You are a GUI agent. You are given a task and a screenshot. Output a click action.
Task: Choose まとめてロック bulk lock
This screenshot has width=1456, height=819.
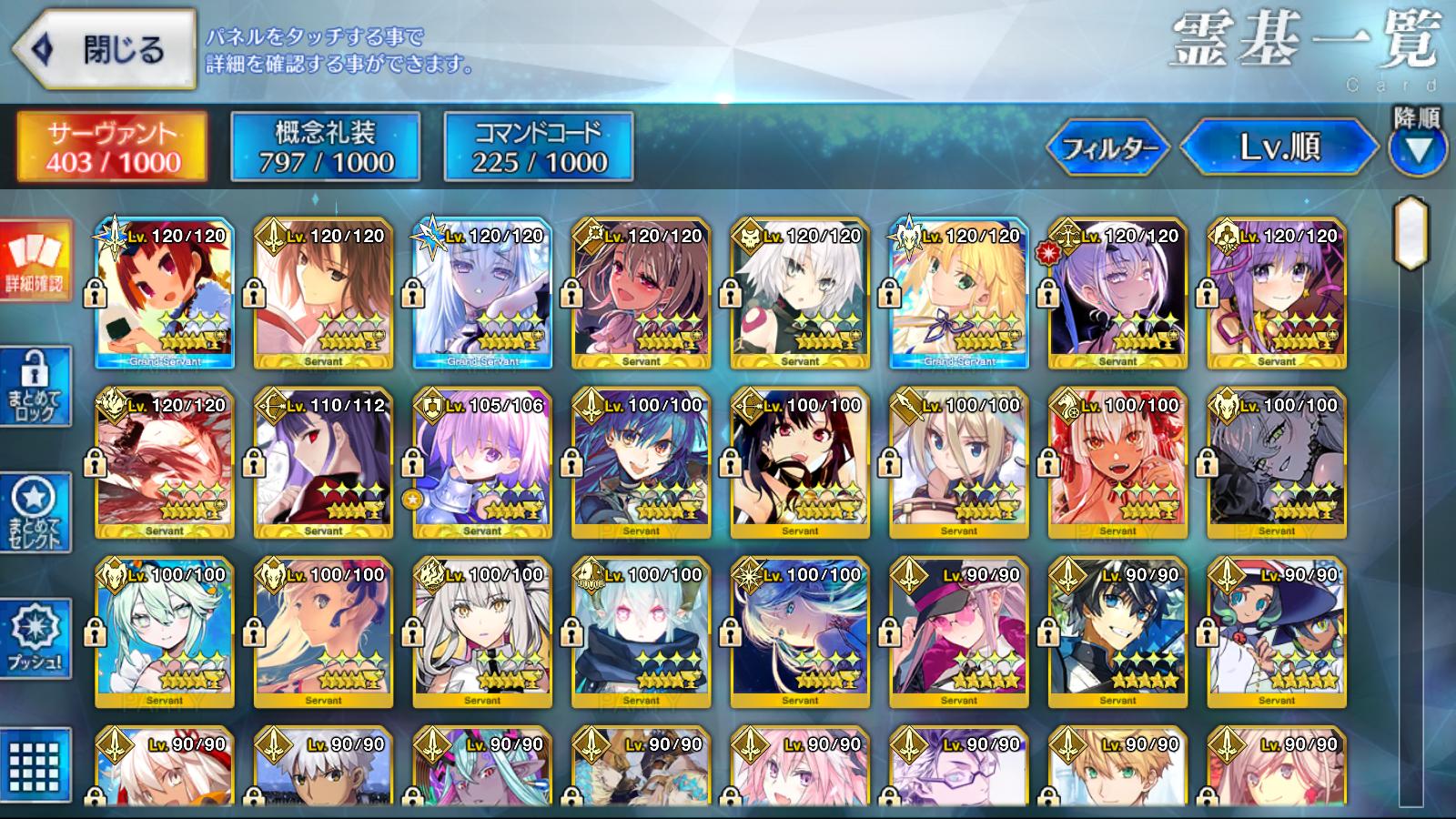(x=35, y=389)
